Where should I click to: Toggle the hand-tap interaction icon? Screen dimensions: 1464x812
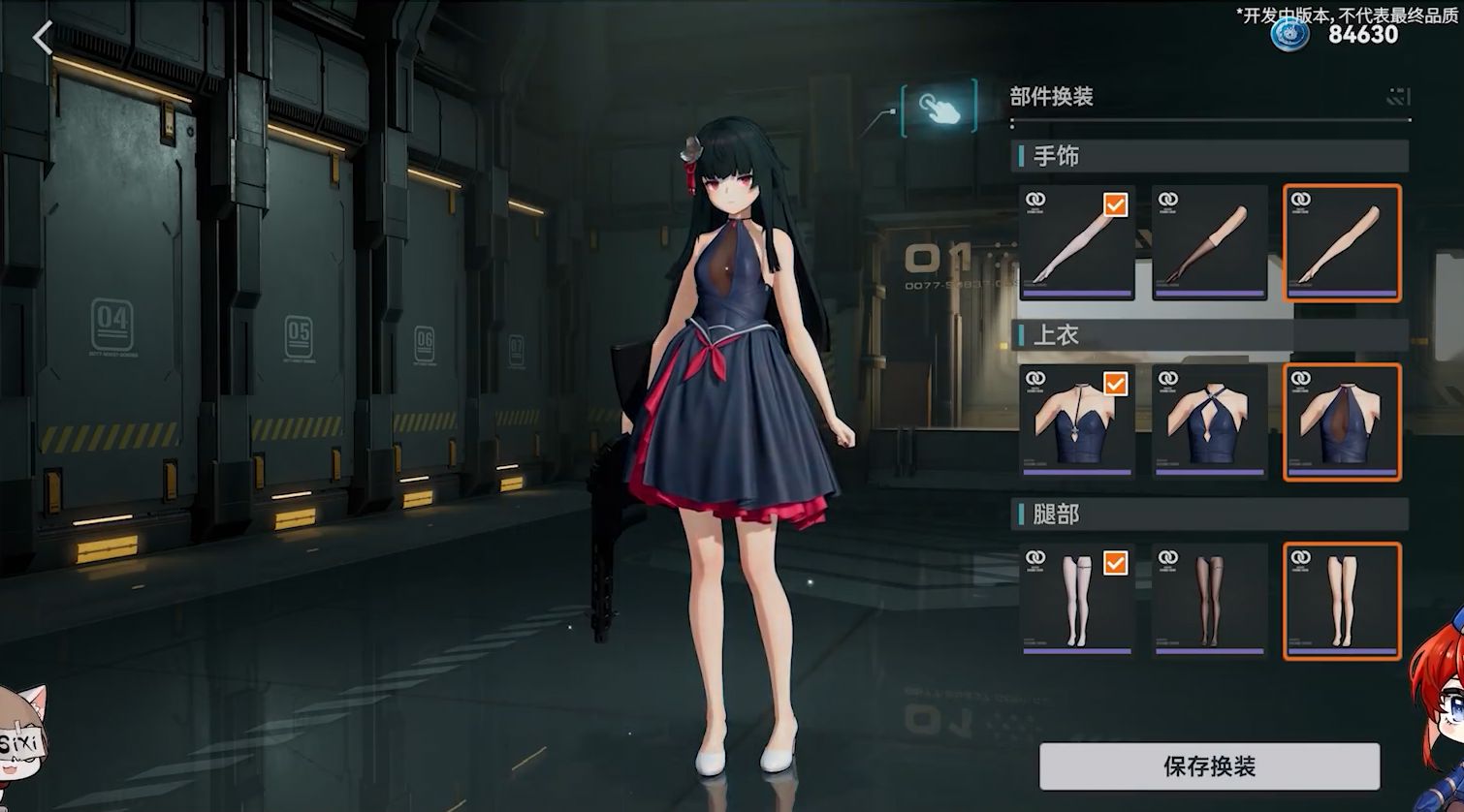(x=938, y=109)
